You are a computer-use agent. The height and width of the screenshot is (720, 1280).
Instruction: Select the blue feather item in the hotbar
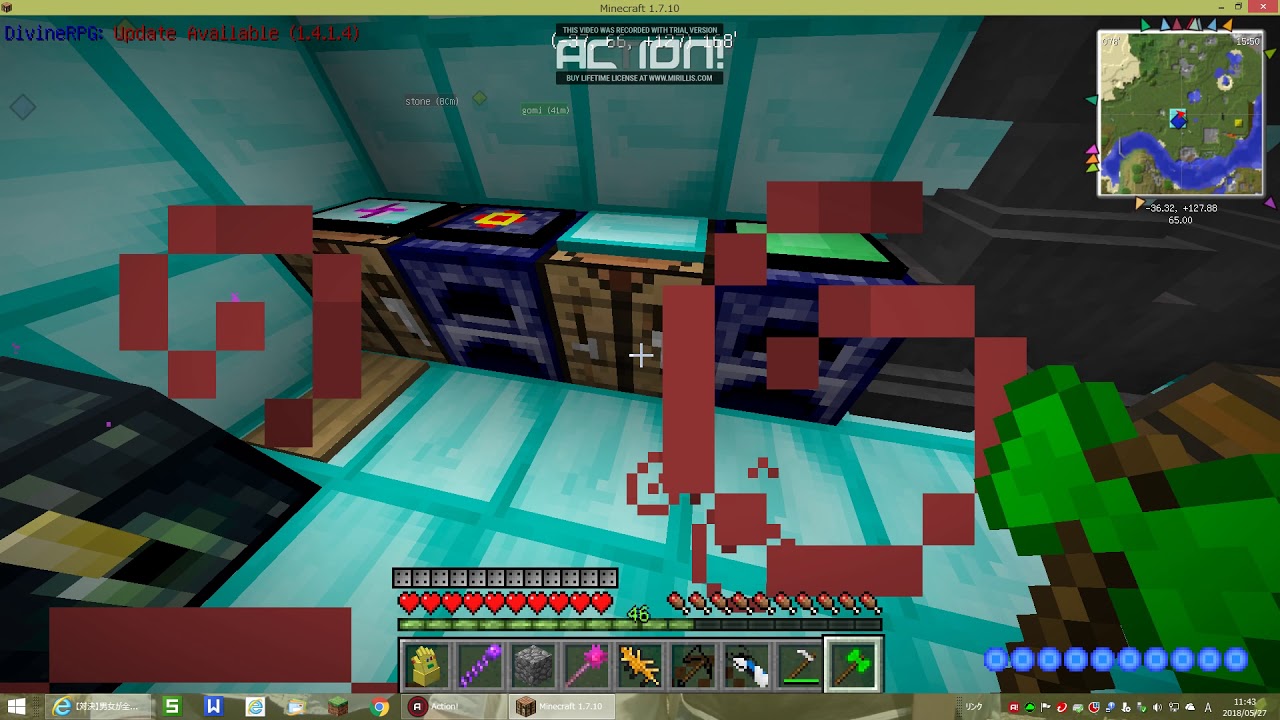click(748, 662)
